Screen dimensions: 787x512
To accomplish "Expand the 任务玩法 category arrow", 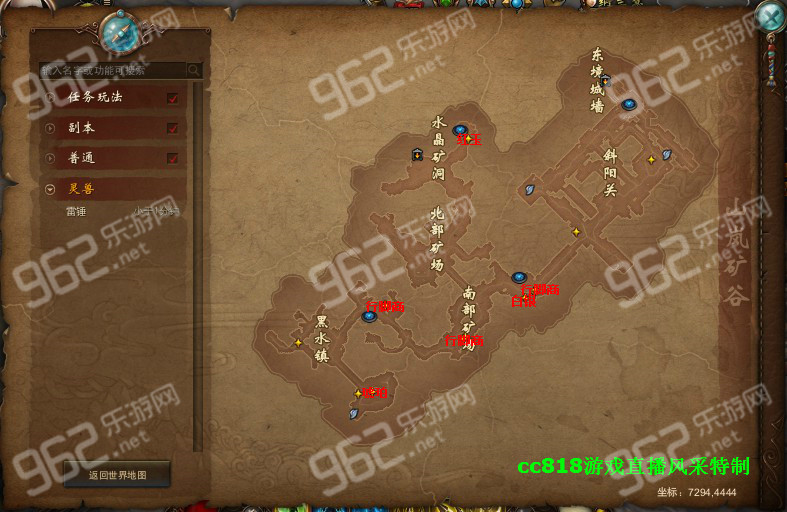I will (x=51, y=98).
